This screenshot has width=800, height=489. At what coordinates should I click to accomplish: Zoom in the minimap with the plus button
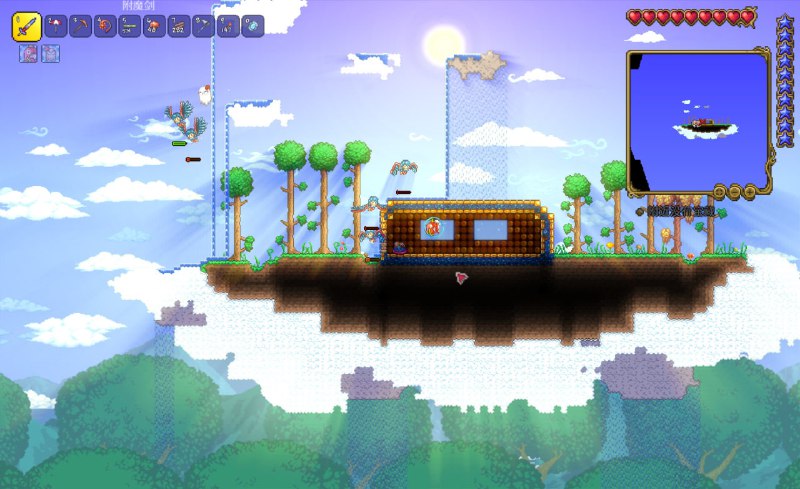(x=748, y=190)
